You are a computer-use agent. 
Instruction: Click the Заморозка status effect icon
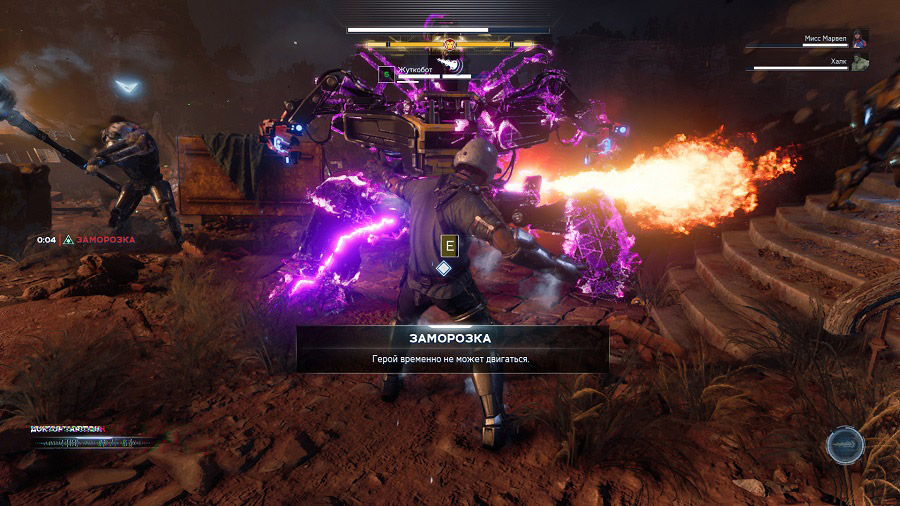tap(67, 240)
